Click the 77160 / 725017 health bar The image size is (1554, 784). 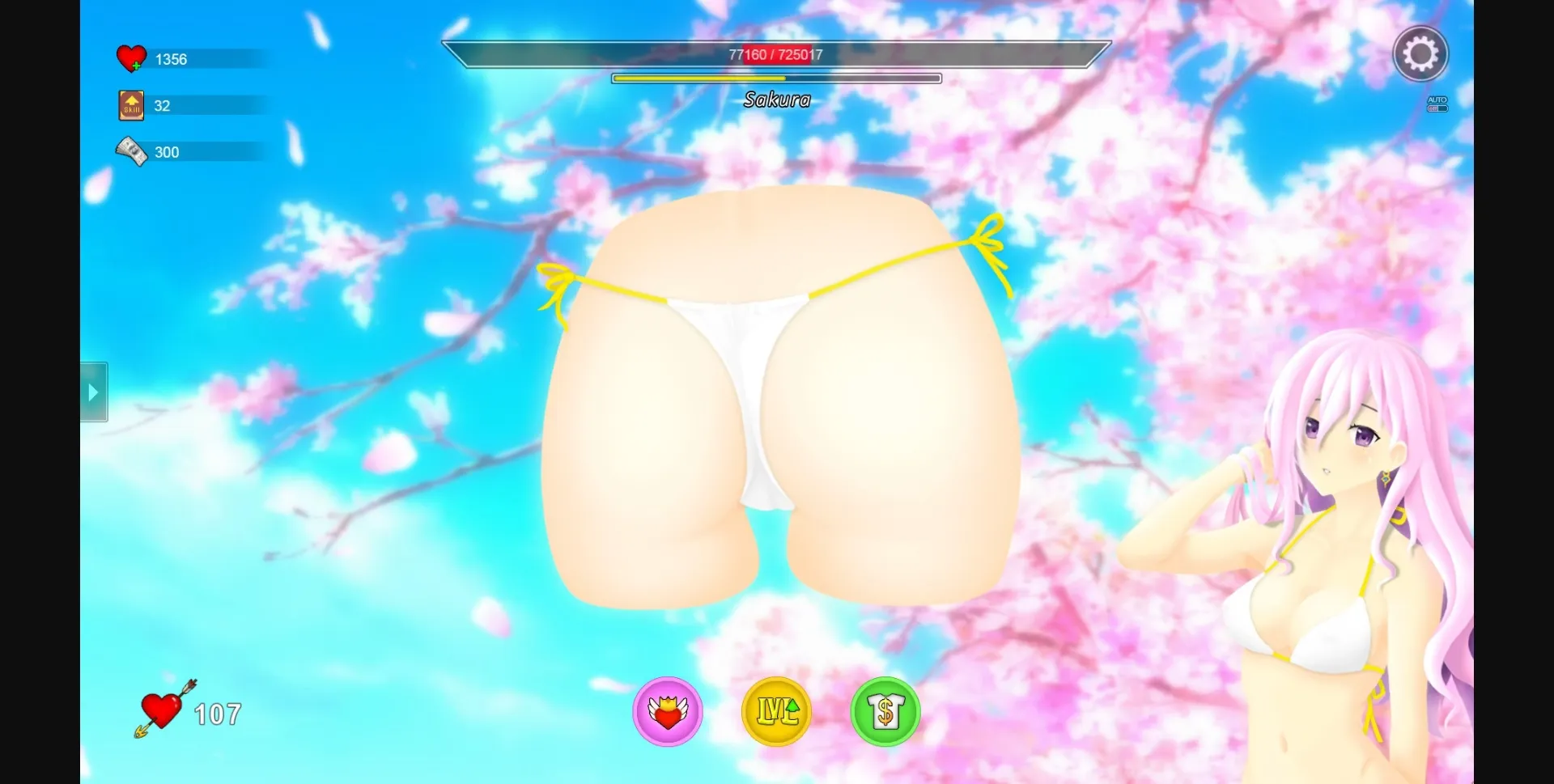775,54
